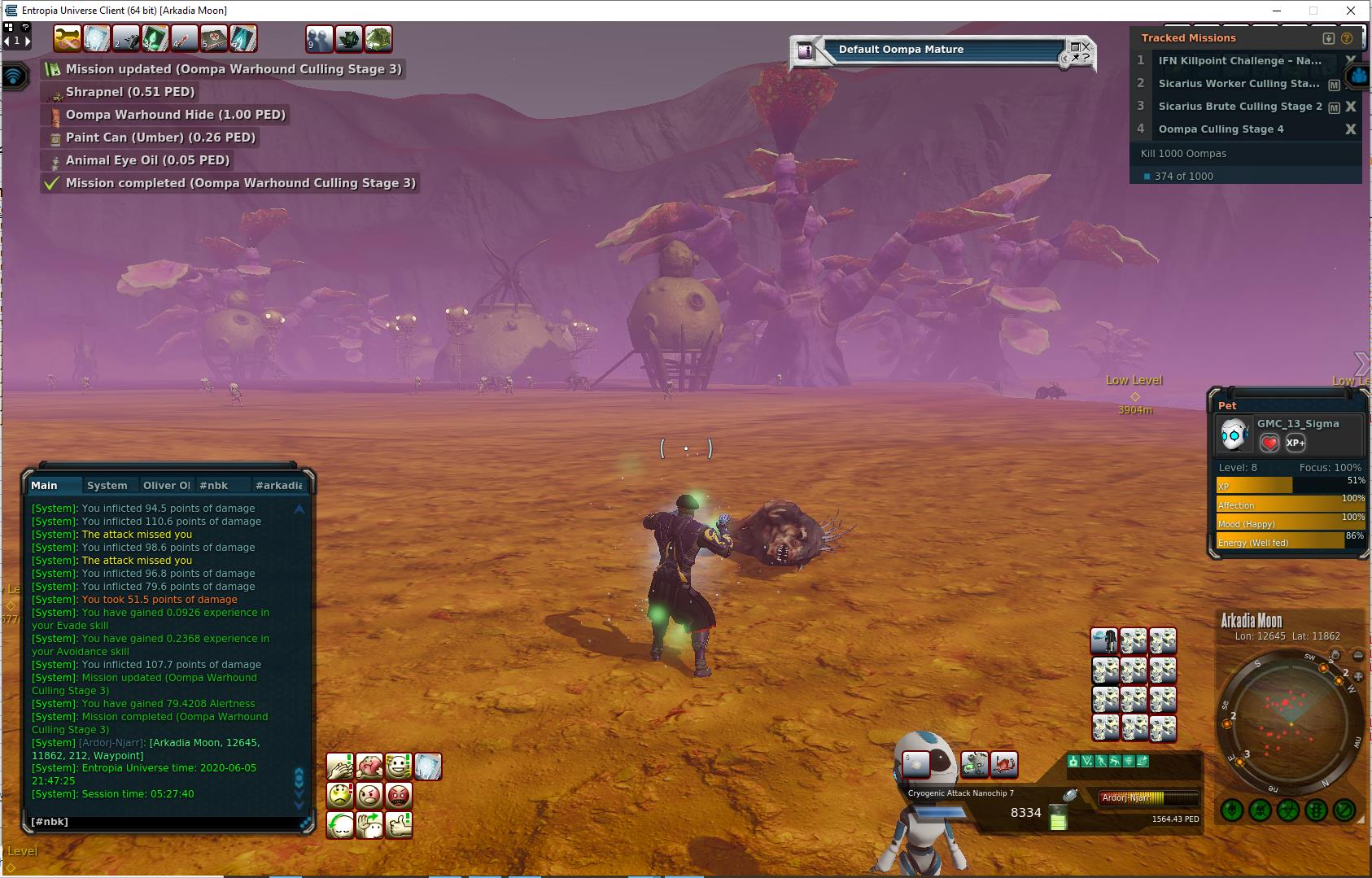Switch to the #nbk chat tab

tap(213, 485)
